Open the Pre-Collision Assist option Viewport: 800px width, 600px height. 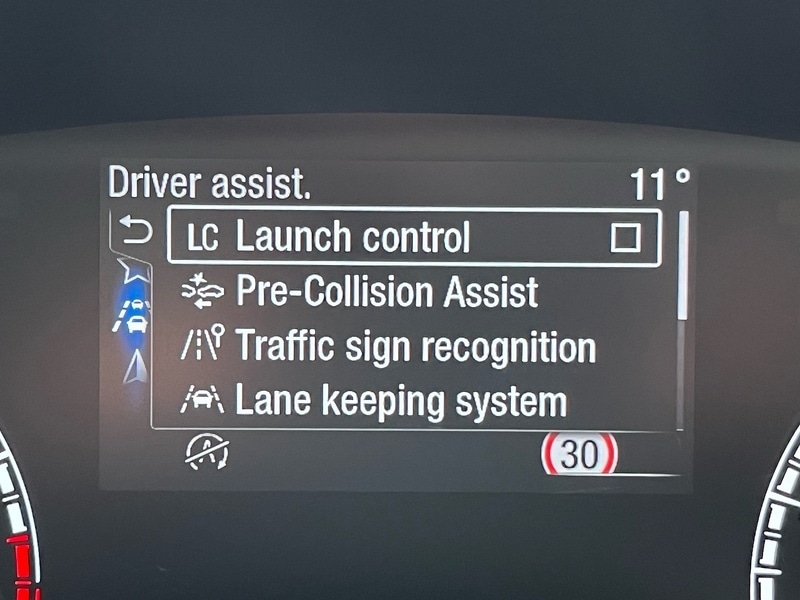coord(386,292)
